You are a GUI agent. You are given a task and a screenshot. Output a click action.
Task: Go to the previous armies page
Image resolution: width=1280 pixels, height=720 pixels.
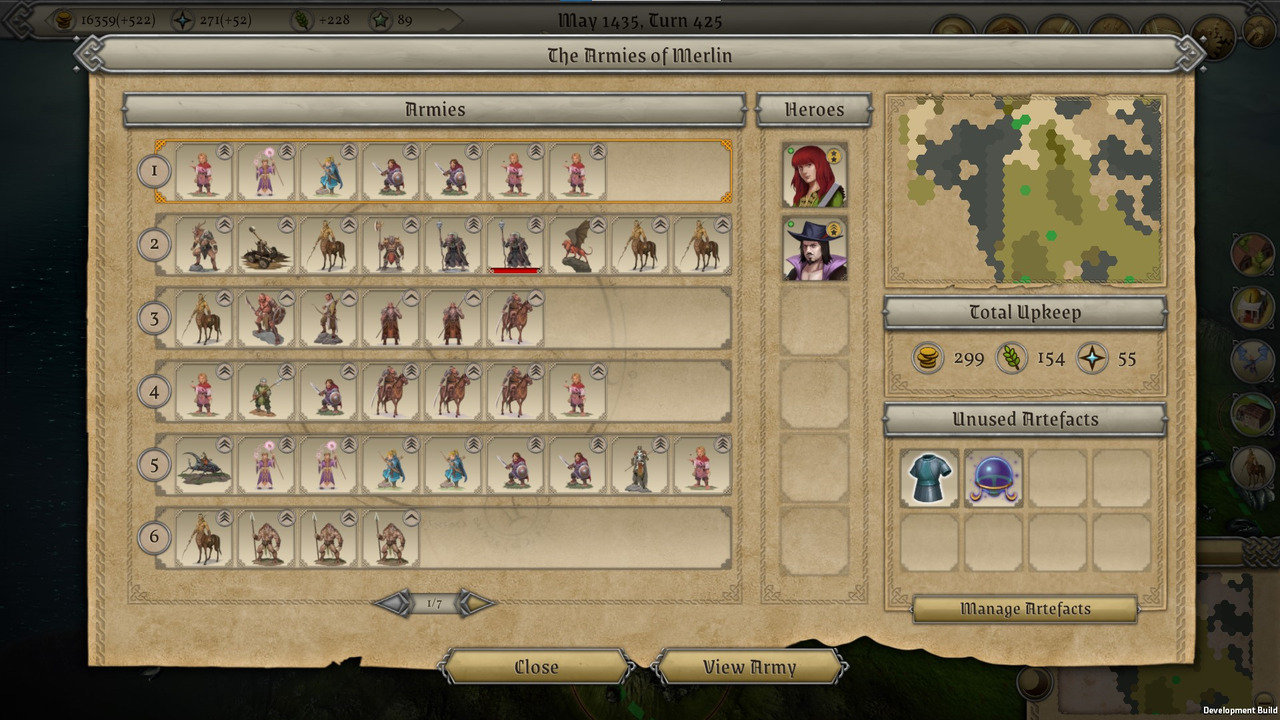tap(392, 603)
